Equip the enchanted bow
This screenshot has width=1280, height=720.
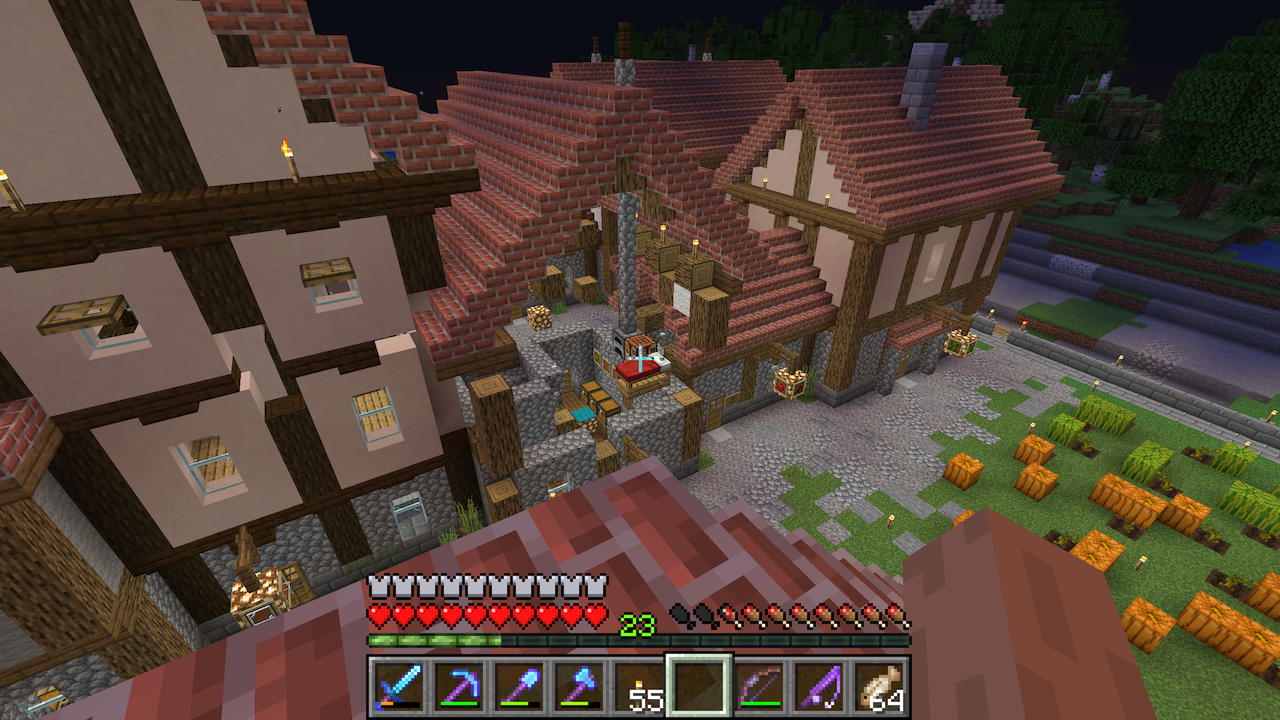759,686
